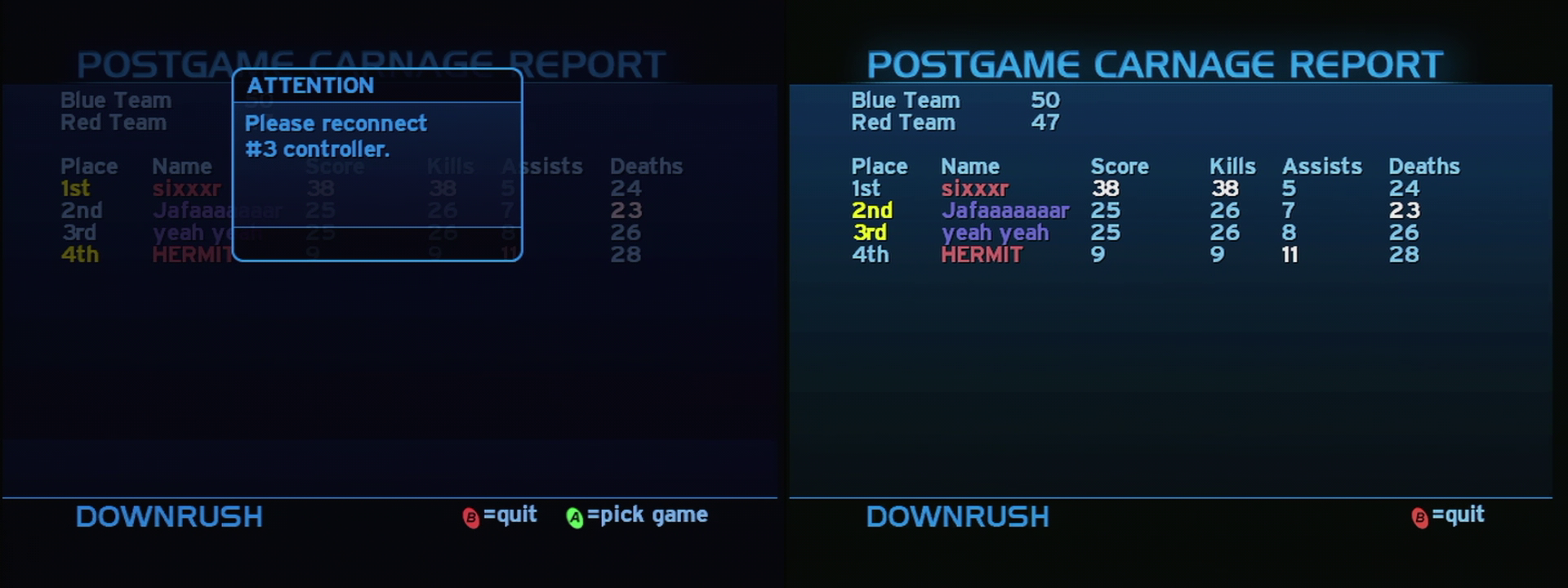The height and width of the screenshot is (588, 1568).
Task: Click the 4th place marker on right screen
Action: point(871,254)
